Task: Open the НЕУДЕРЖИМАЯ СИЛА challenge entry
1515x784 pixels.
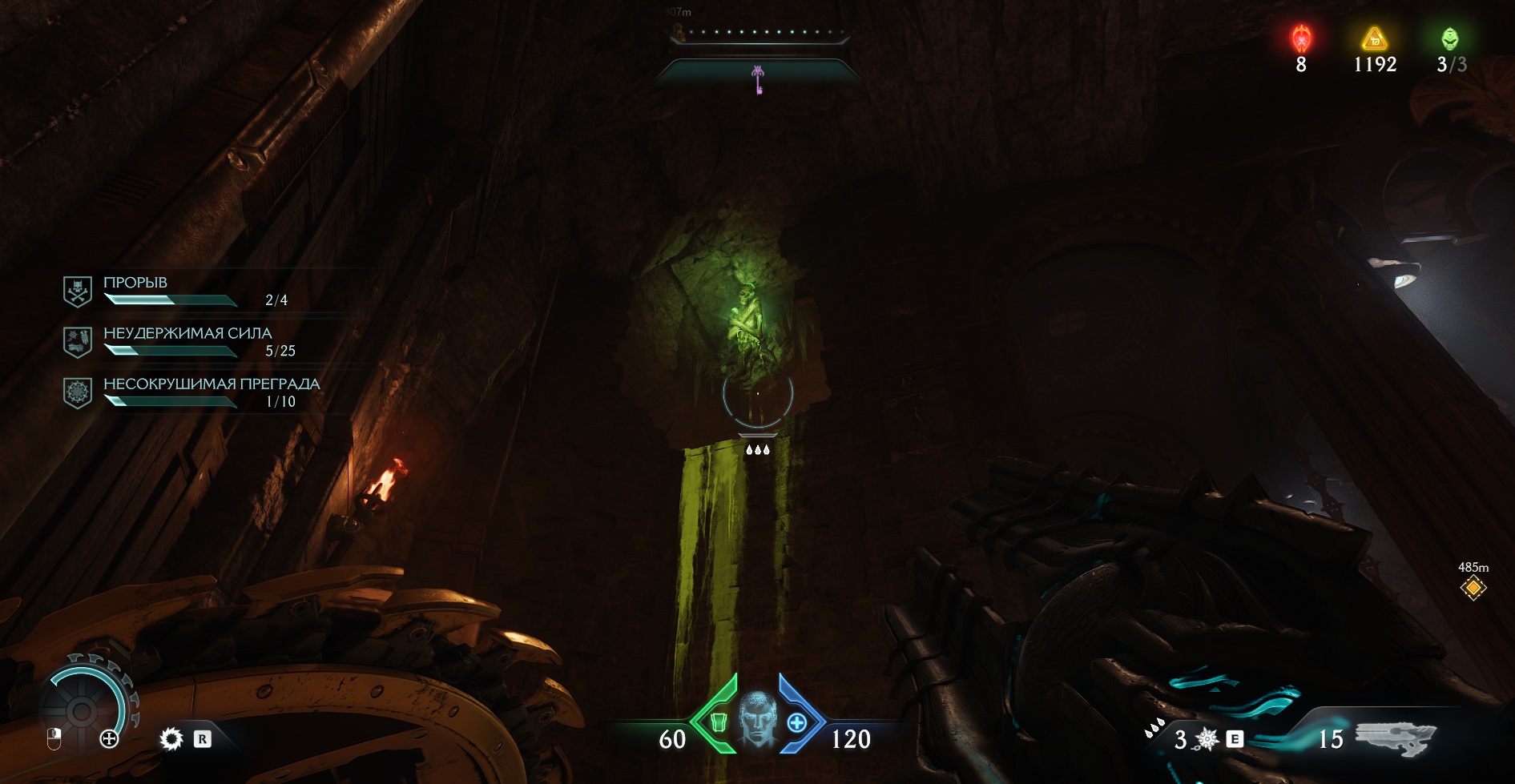Action: (x=187, y=333)
